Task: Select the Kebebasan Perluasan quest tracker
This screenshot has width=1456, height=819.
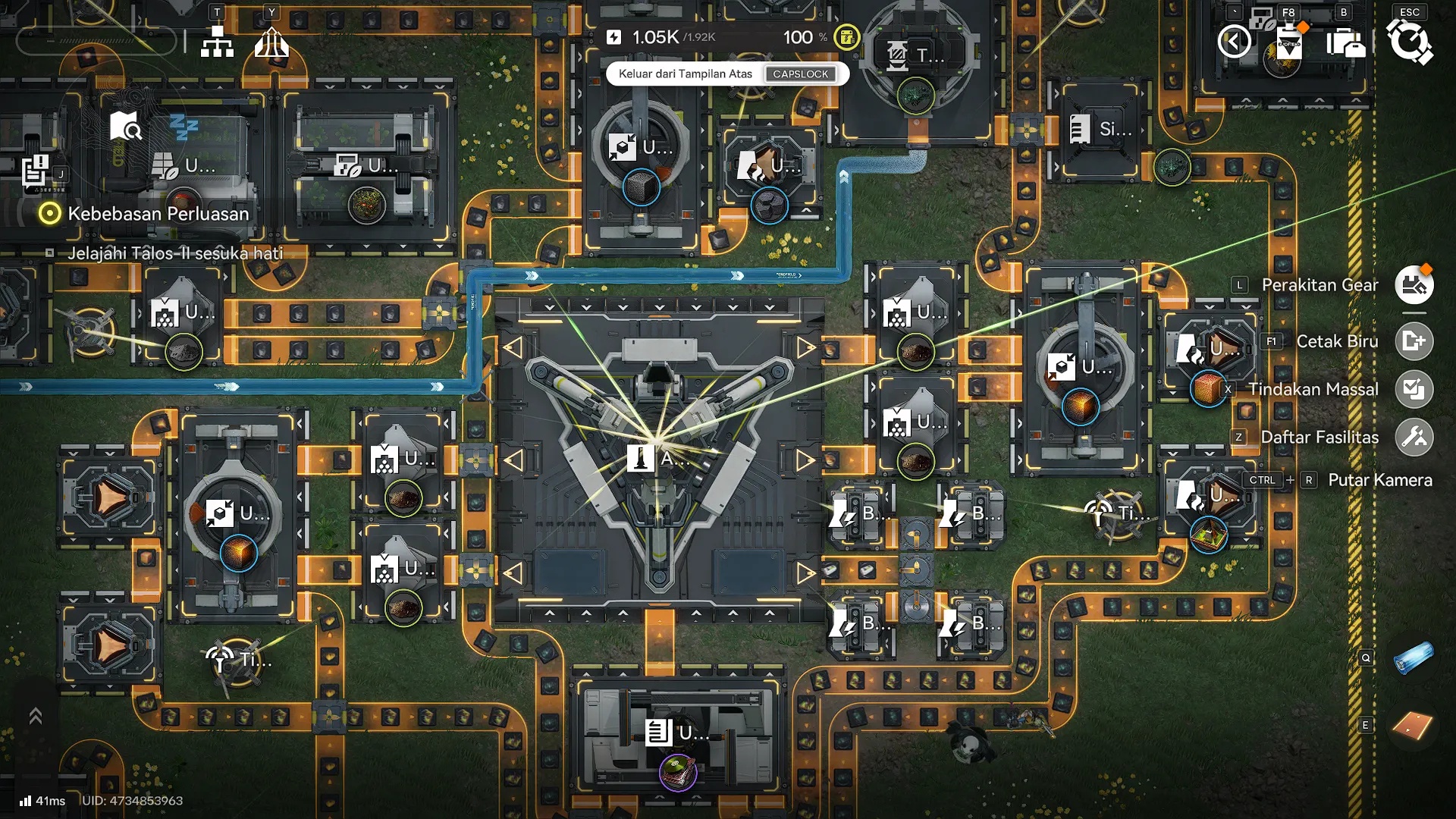Action: tap(158, 214)
